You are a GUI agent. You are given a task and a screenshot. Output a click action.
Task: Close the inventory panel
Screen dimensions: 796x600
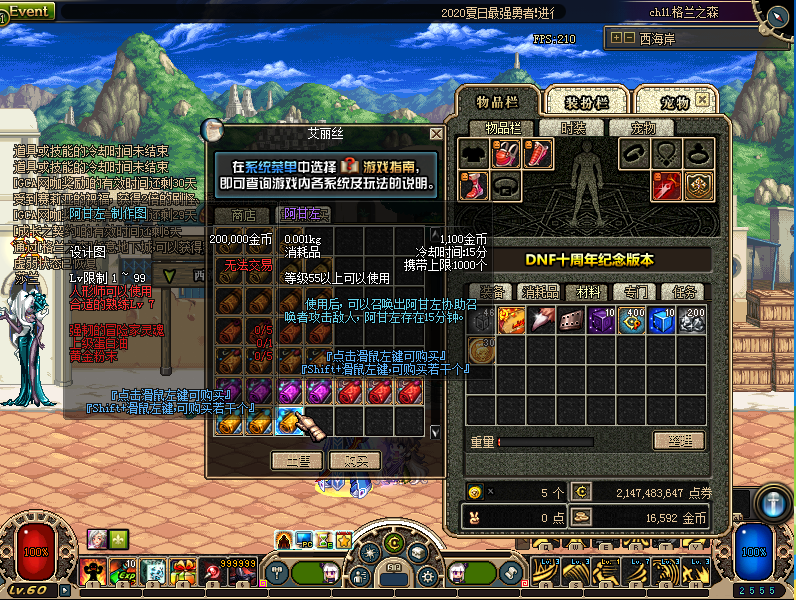[x=703, y=102]
